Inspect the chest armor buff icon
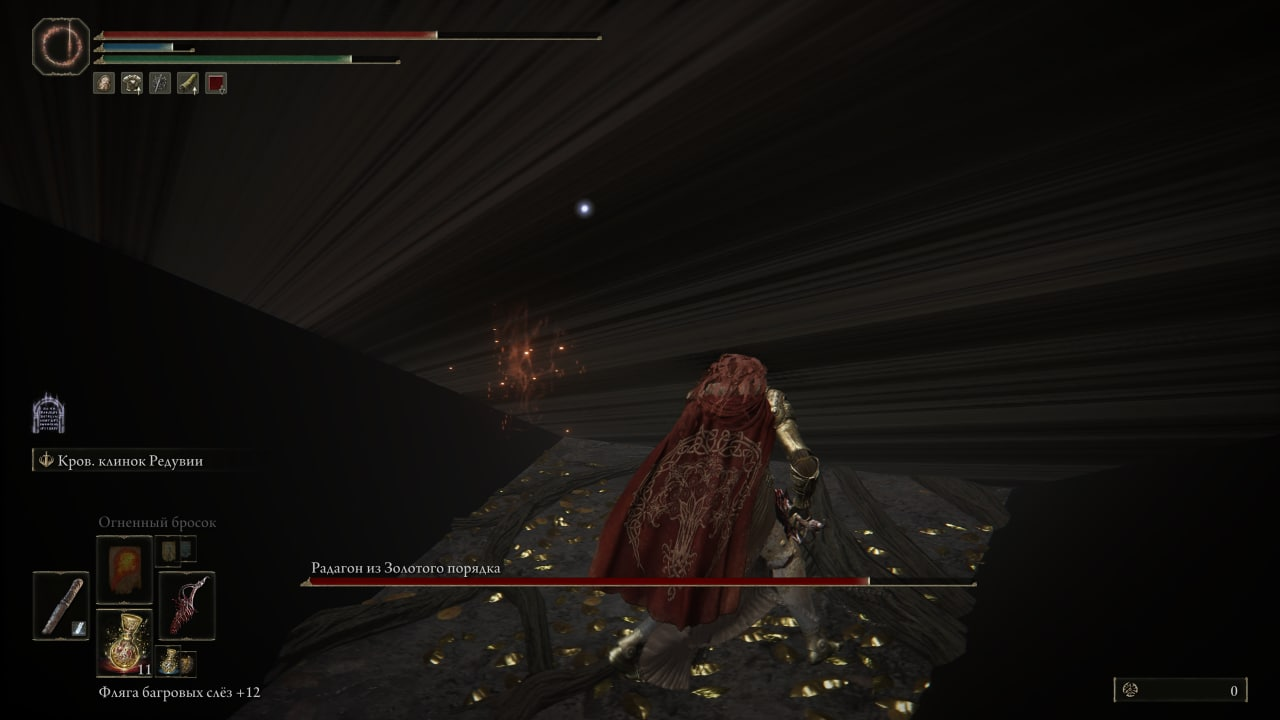This screenshot has height=720, width=1280. [x=132, y=83]
